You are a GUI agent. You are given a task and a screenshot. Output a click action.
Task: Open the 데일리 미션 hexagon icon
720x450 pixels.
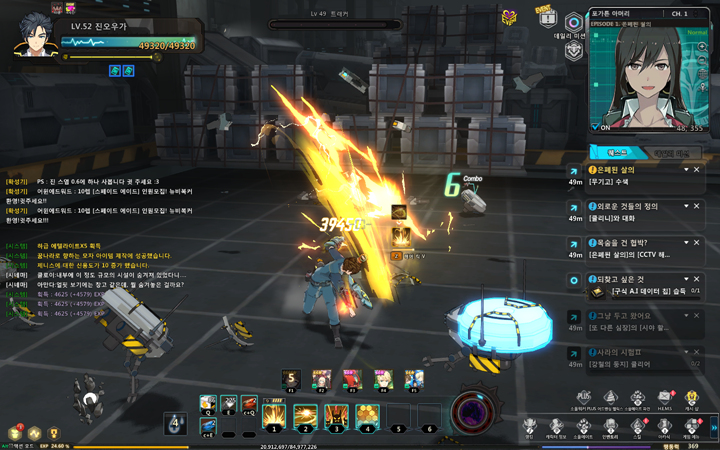[573, 24]
